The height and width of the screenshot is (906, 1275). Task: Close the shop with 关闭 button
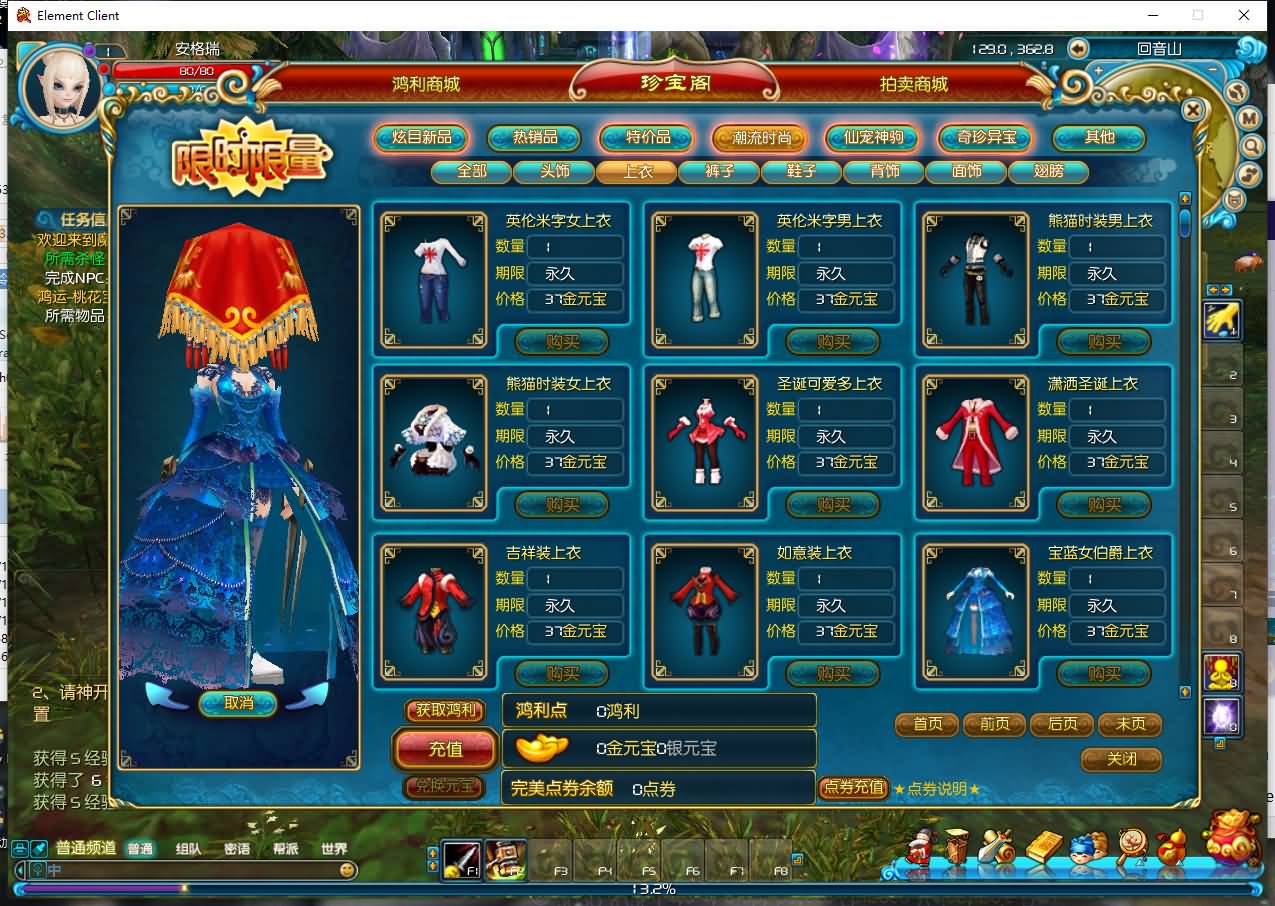coord(1122,759)
